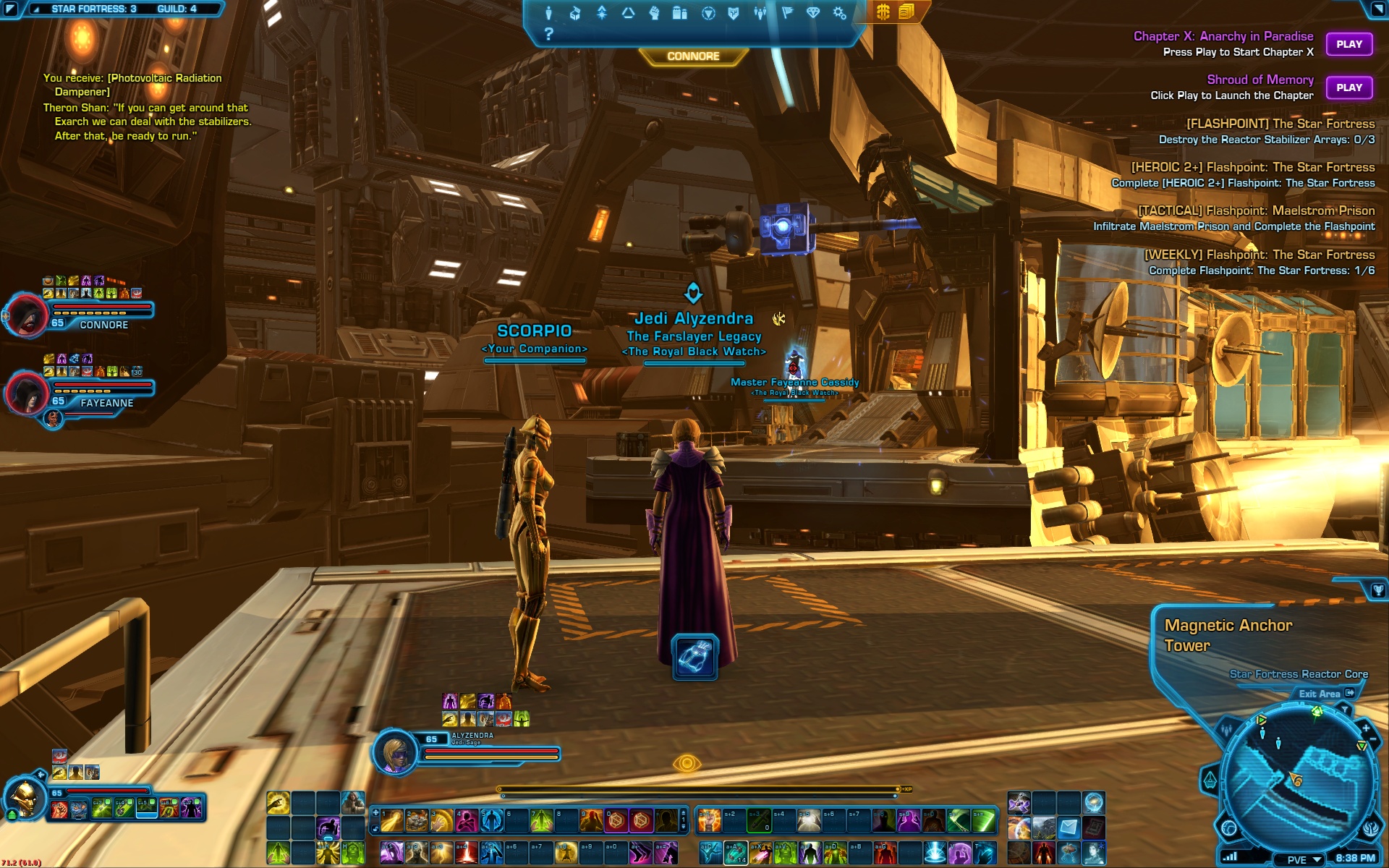Open the minimap filter funnel

(1344, 710)
